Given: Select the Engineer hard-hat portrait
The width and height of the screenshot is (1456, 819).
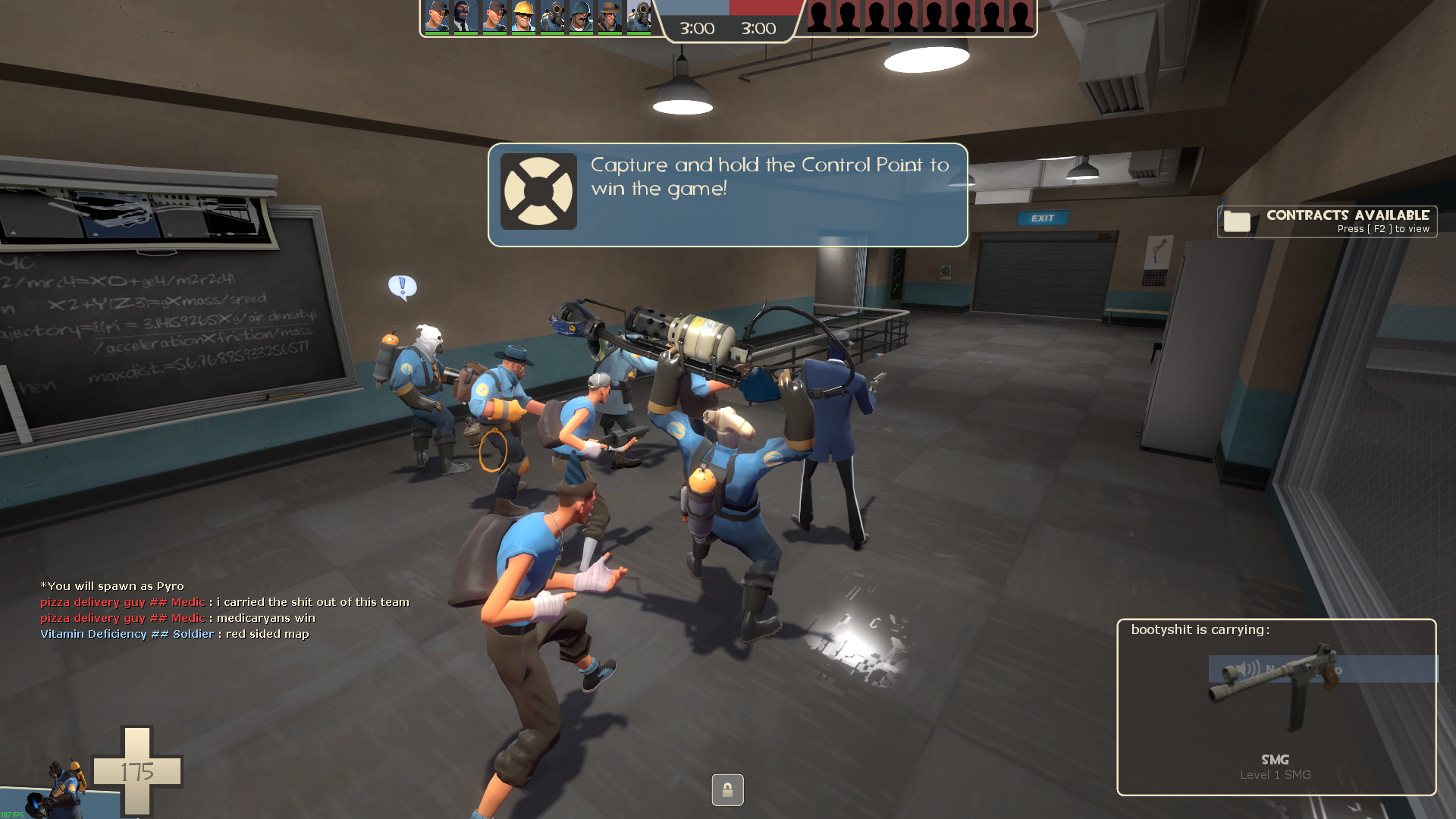Looking at the screenshot, I should (x=523, y=17).
